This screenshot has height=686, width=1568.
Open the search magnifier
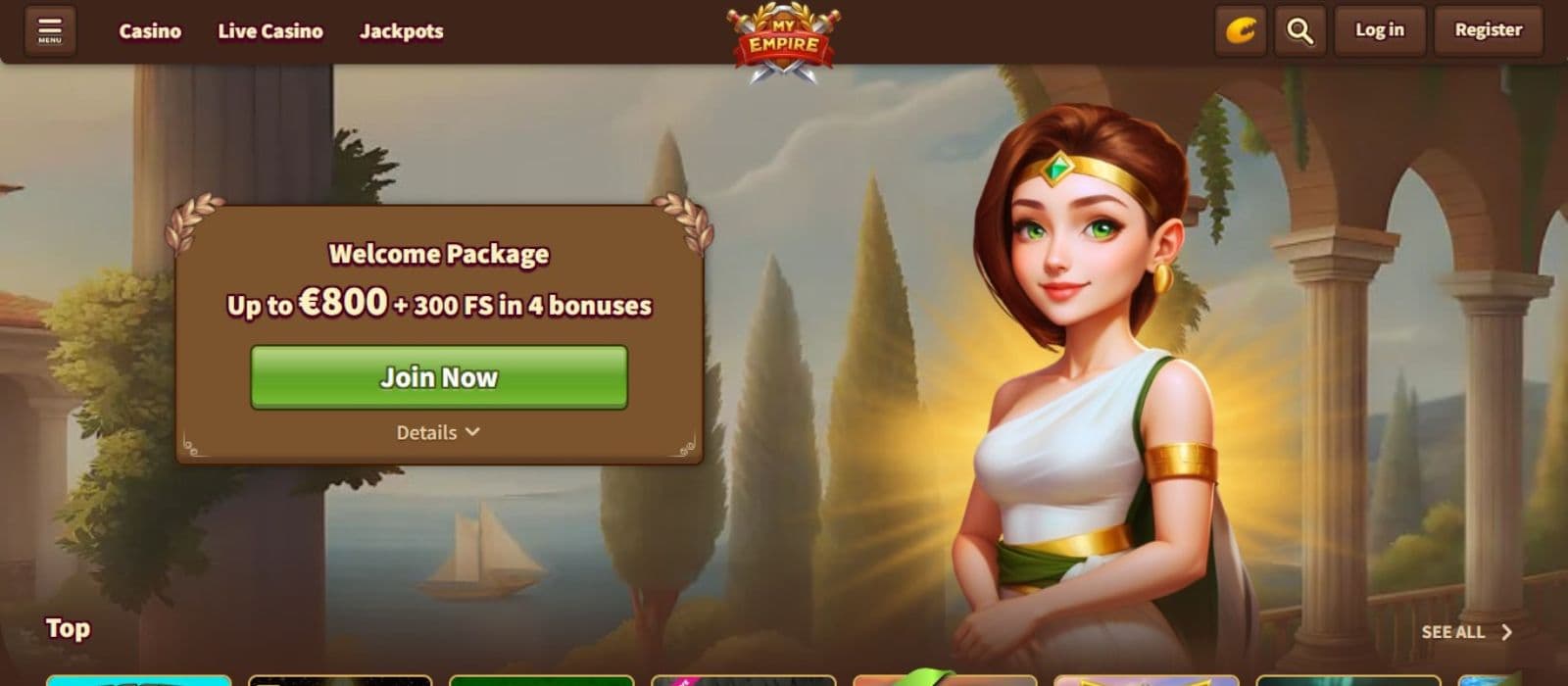pos(1299,31)
